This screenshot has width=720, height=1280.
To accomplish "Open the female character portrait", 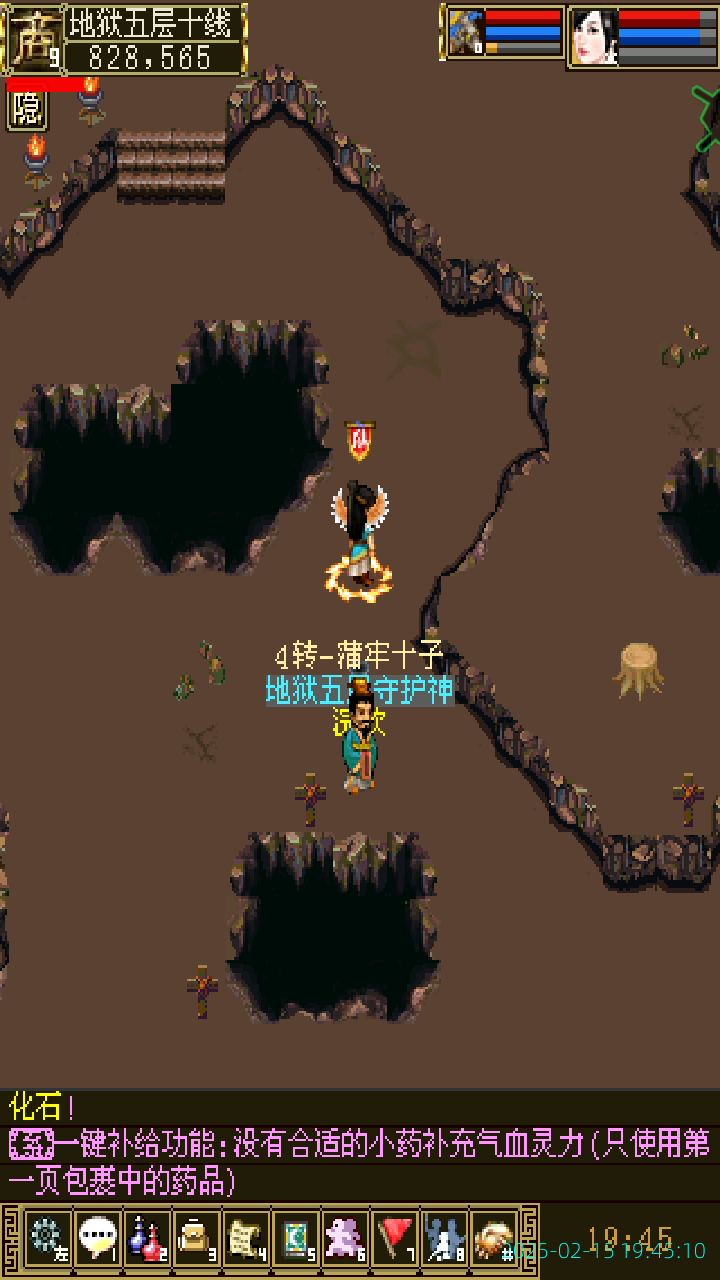I will [594, 37].
